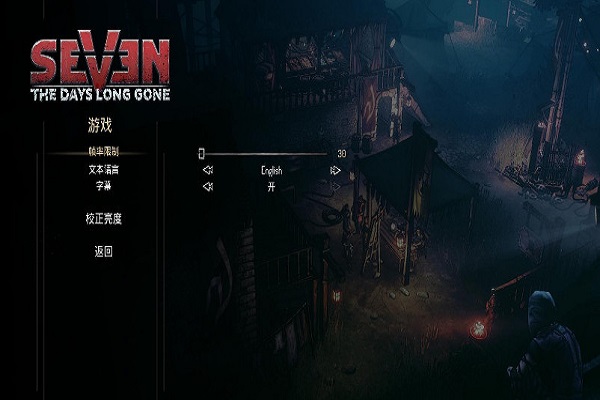The height and width of the screenshot is (400, 600).
Task: Click the left arrow for the 字幕 setting
Action: pyautogui.click(x=207, y=187)
